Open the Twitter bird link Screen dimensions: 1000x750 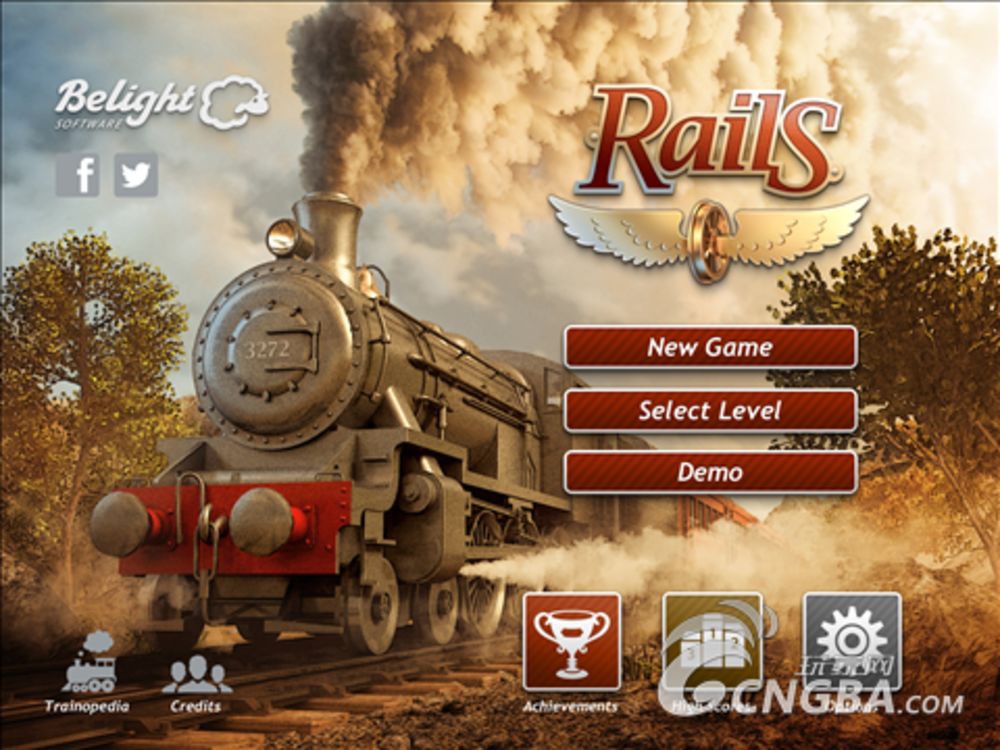coord(136,175)
